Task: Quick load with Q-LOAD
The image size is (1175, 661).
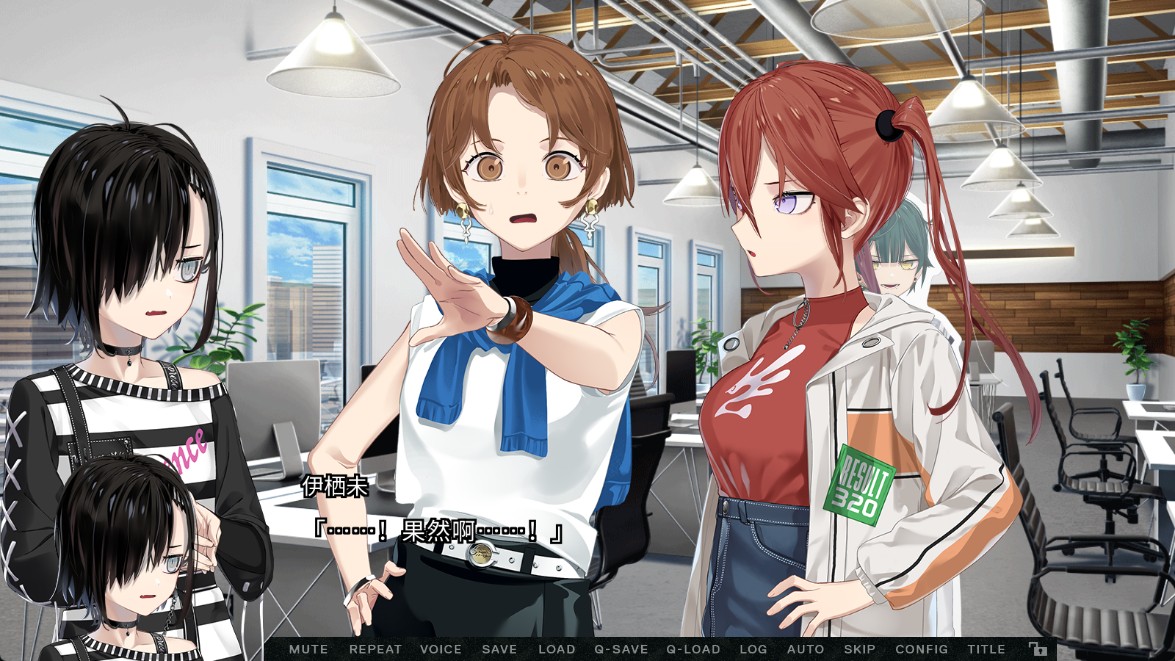Action: click(x=693, y=649)
